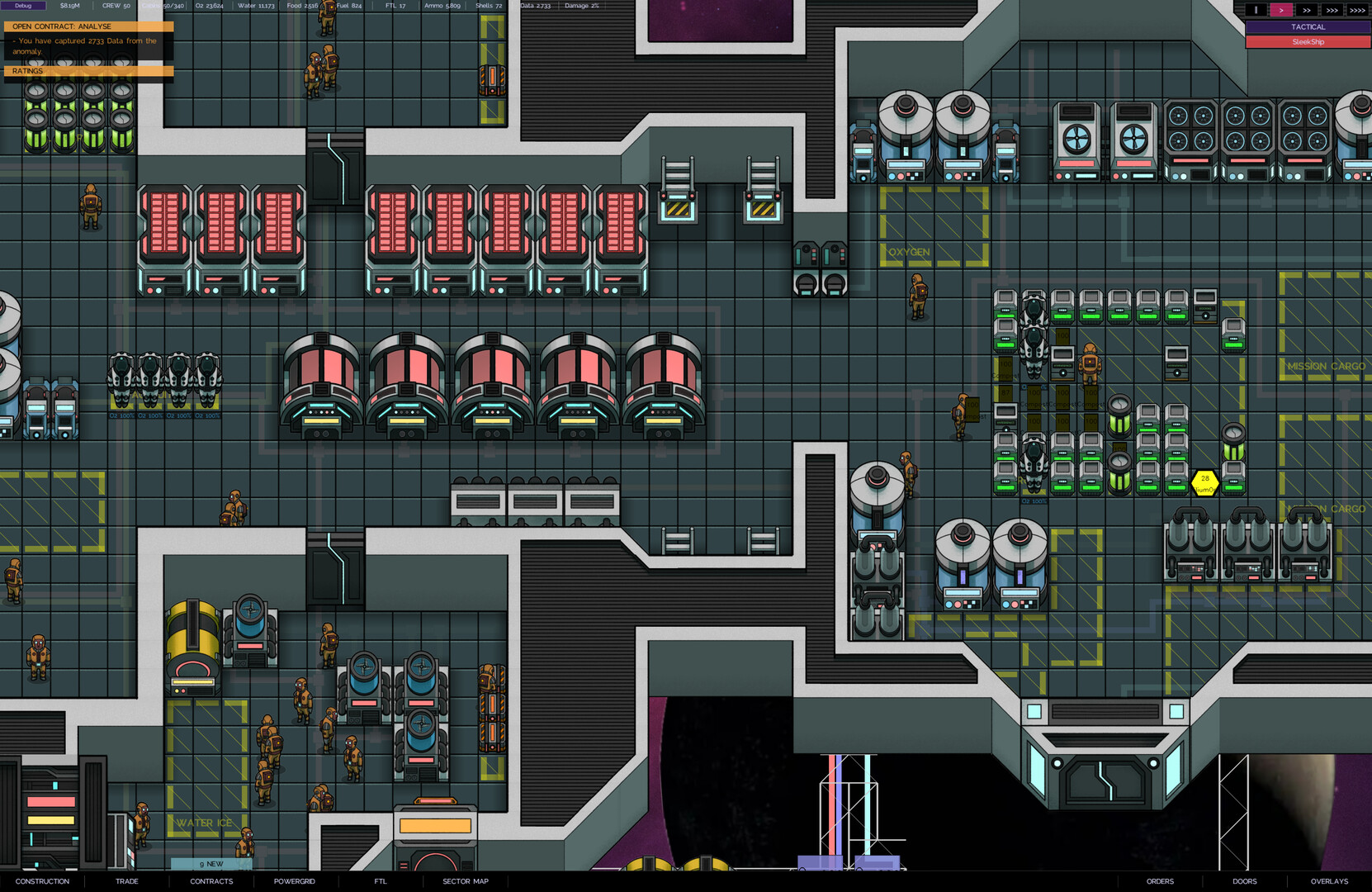The height and width of the screenshot is (892, 1372).
Task: Open the Debug menu
Action: 25,5
